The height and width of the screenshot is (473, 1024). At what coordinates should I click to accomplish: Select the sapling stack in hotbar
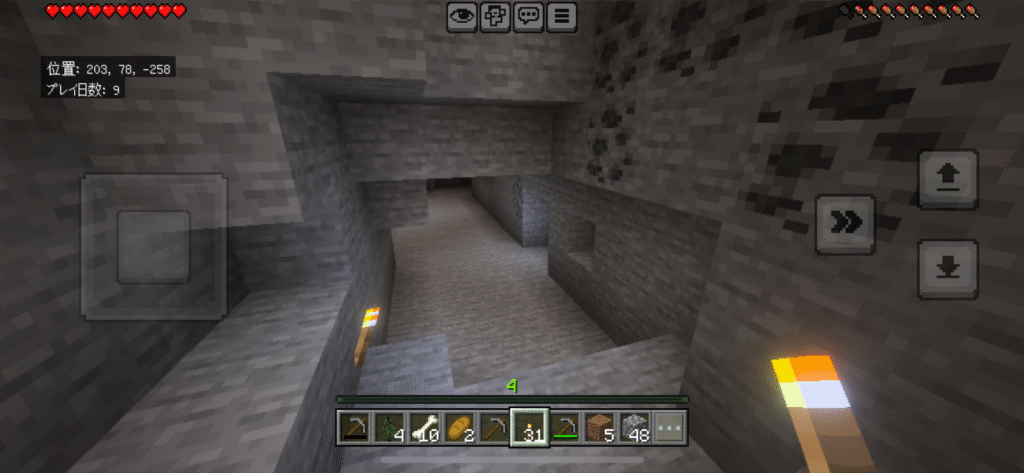(388, 428)
